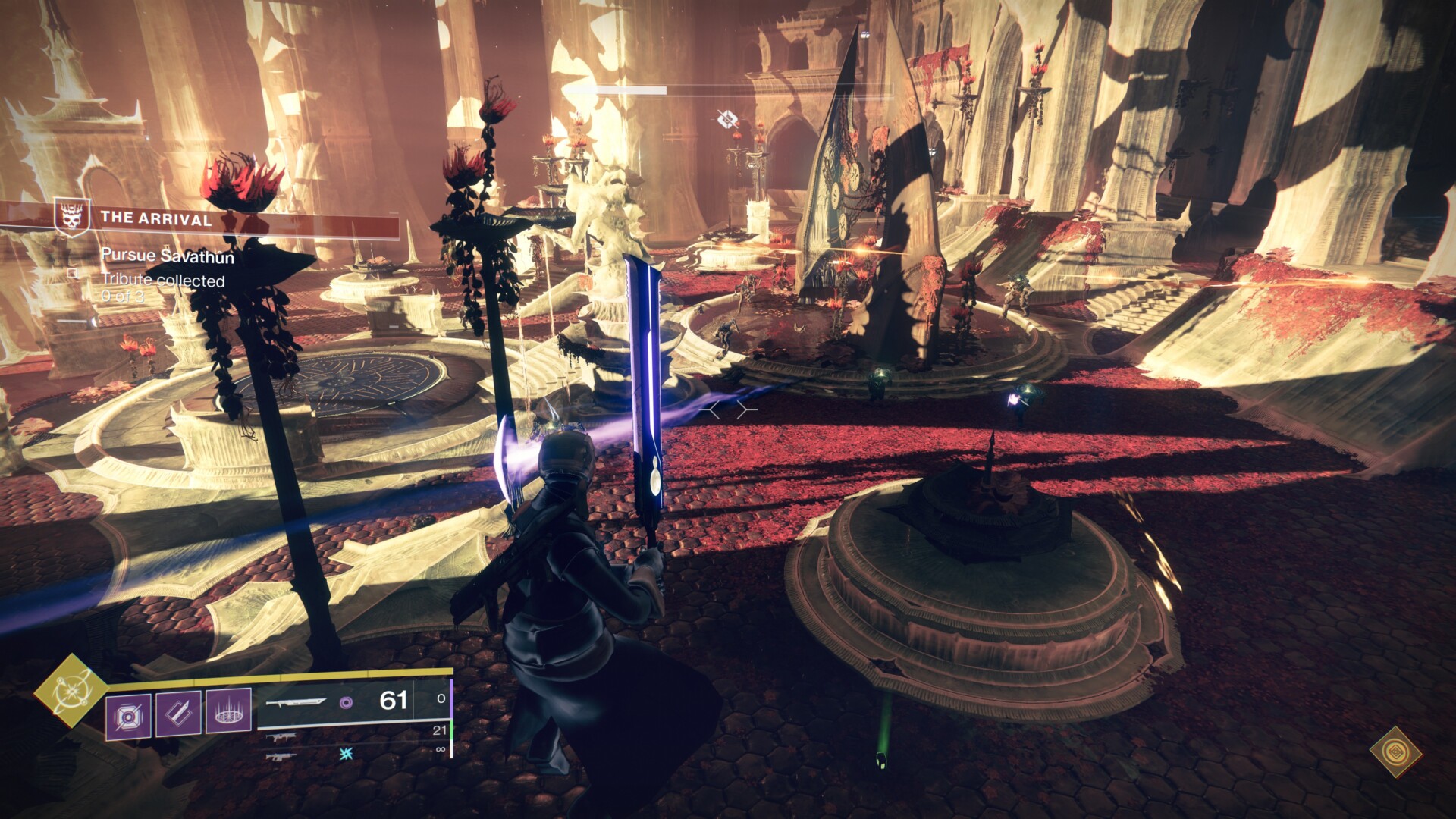This screenshot has width=1456, height=819.
Task: Use the circular rift class ability icon
Action: pos(228,712)
